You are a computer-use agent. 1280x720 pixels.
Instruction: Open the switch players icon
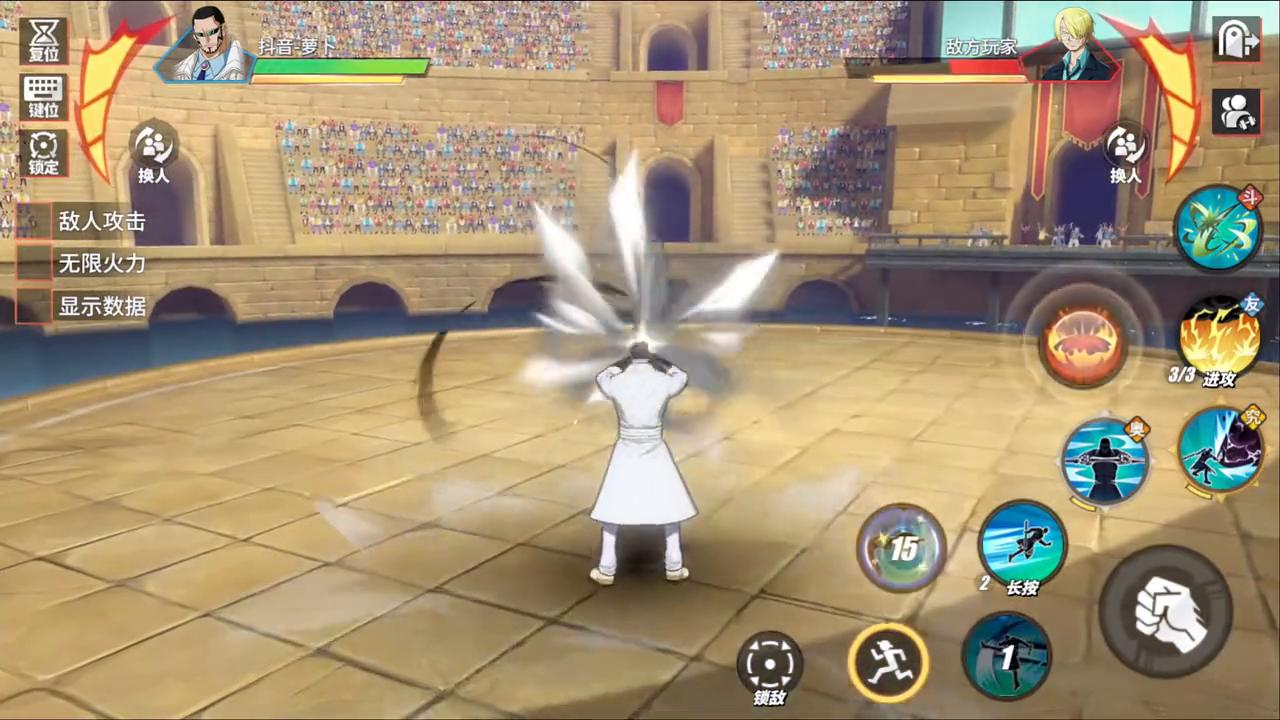coord(1236,111)
